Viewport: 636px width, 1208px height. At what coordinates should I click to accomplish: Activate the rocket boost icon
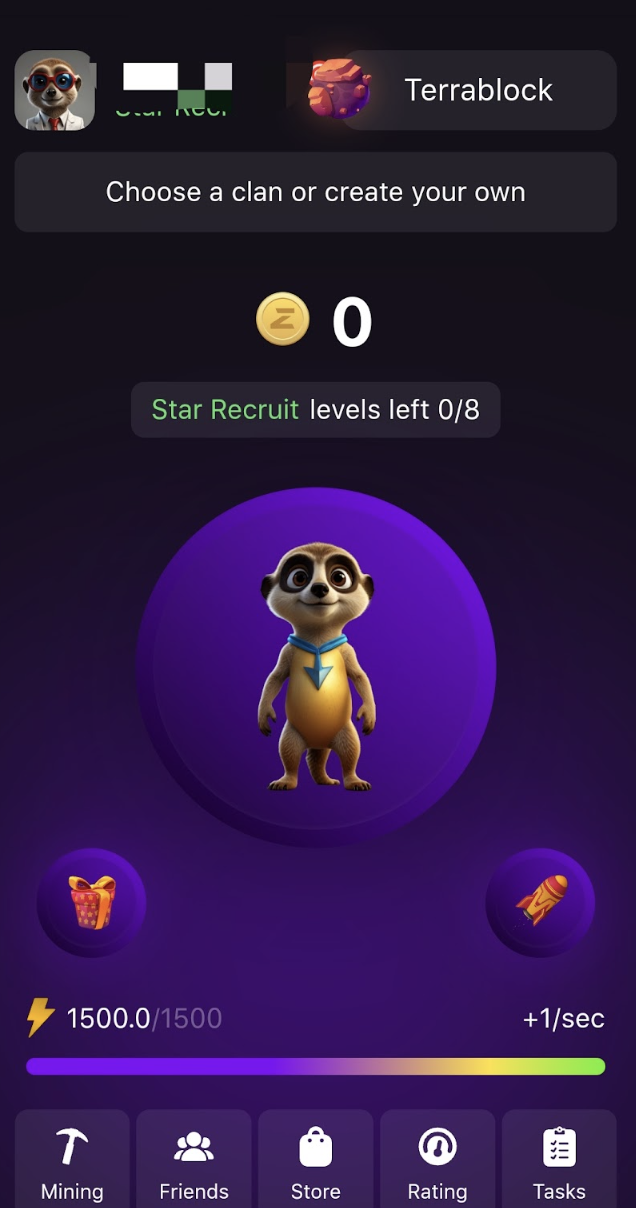coord(540,902)
